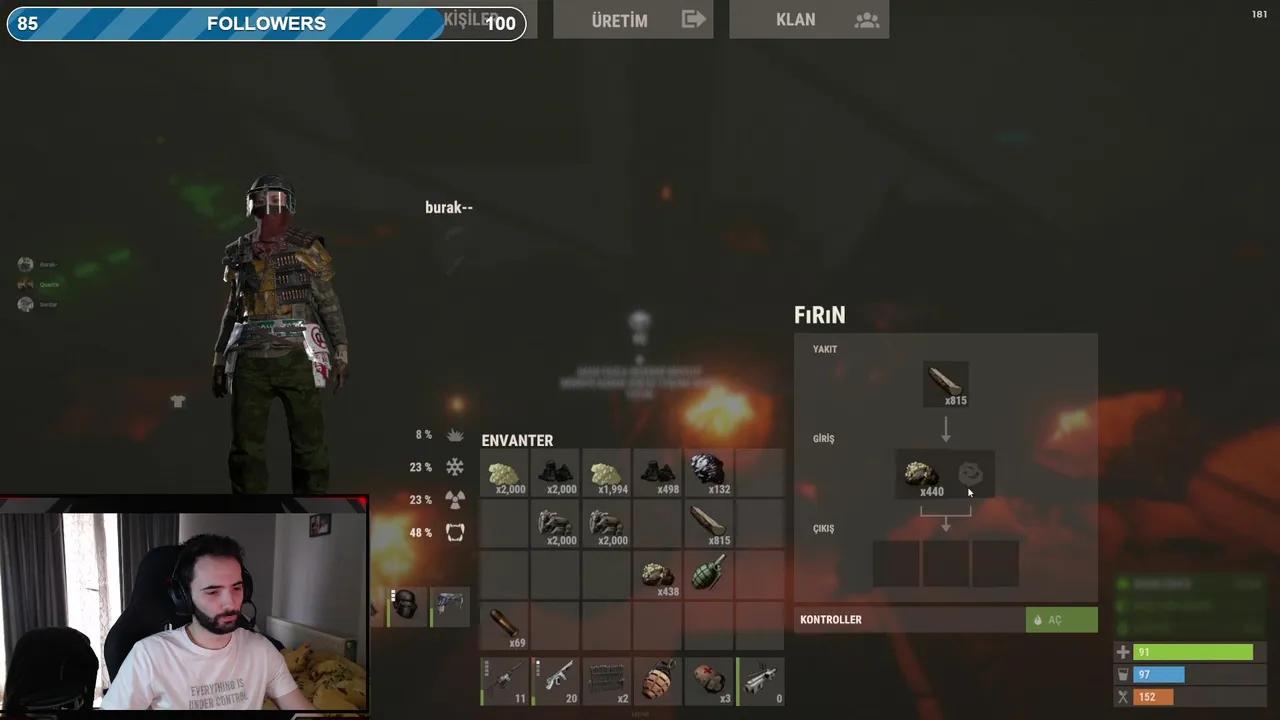This screenshot has width=1280, height=720.
Task: Select the grenade in the inventory grid
Action: [708, 573]
